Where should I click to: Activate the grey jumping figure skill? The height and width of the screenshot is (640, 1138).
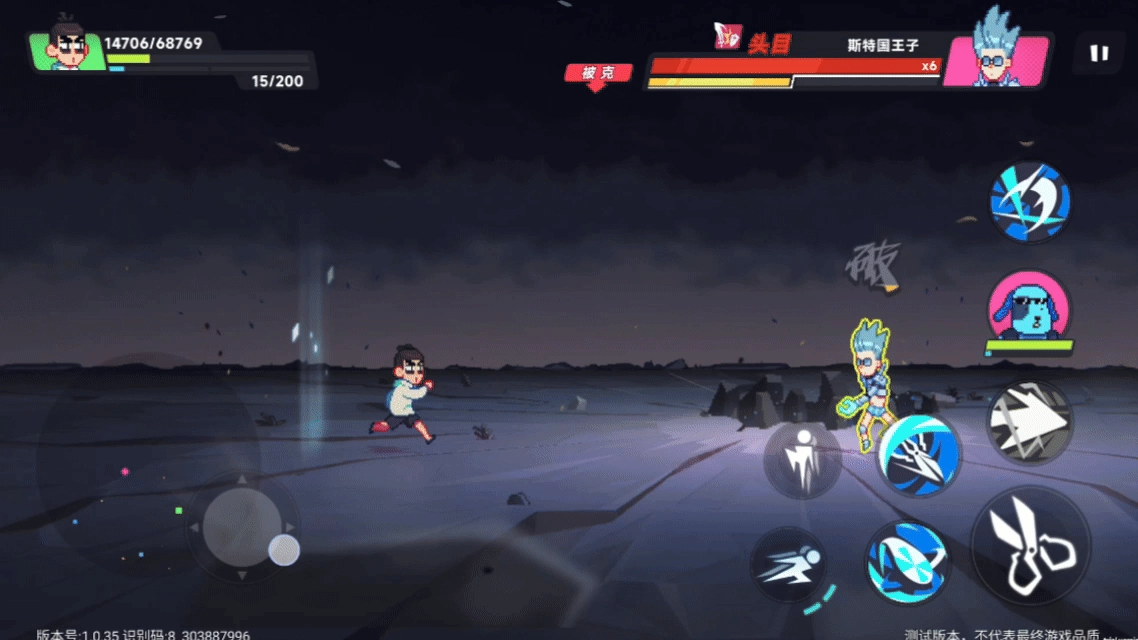(x=802, y=460)
